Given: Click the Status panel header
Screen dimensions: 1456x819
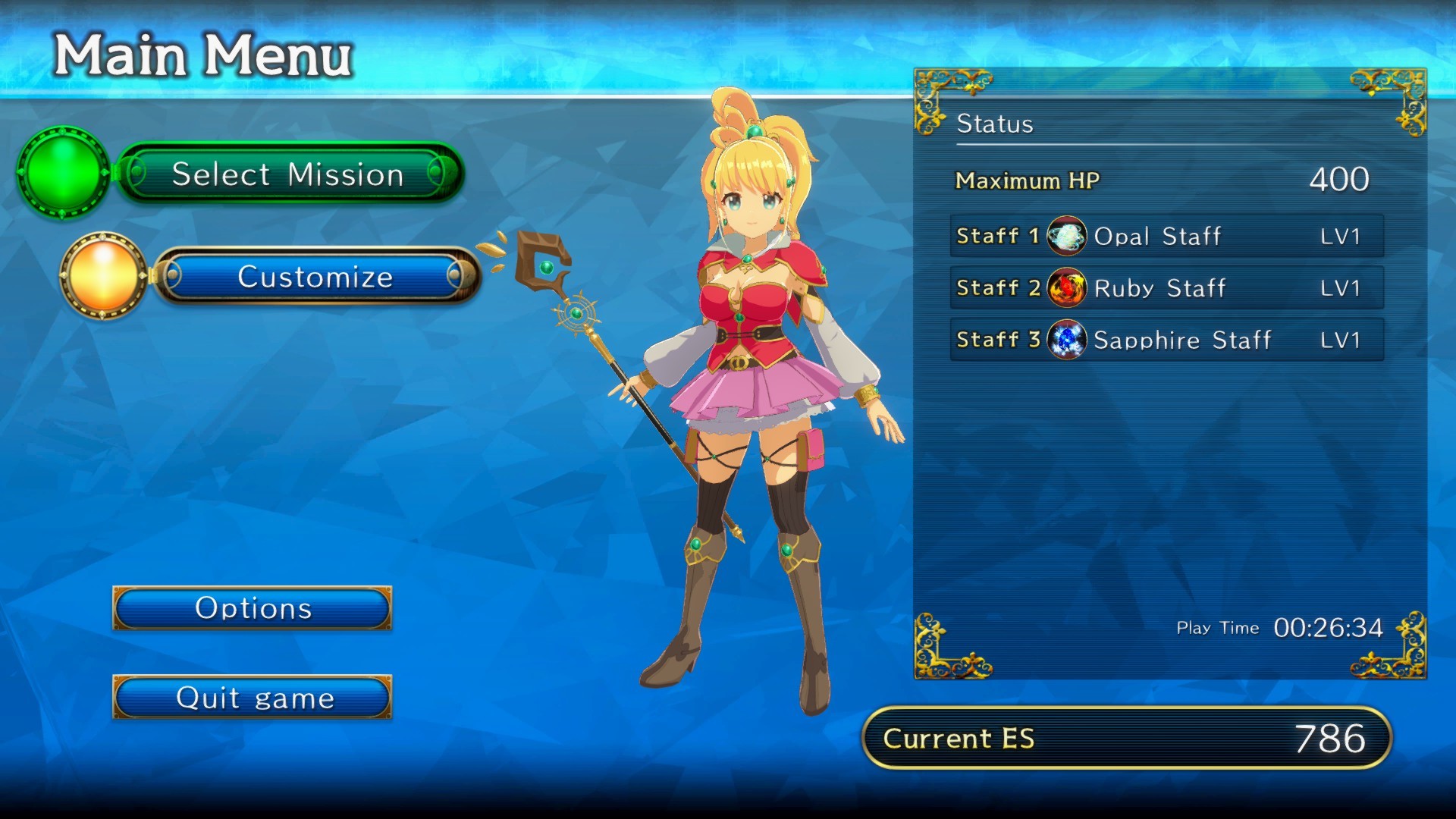Looking at the screenshot, I should (996, 124).
